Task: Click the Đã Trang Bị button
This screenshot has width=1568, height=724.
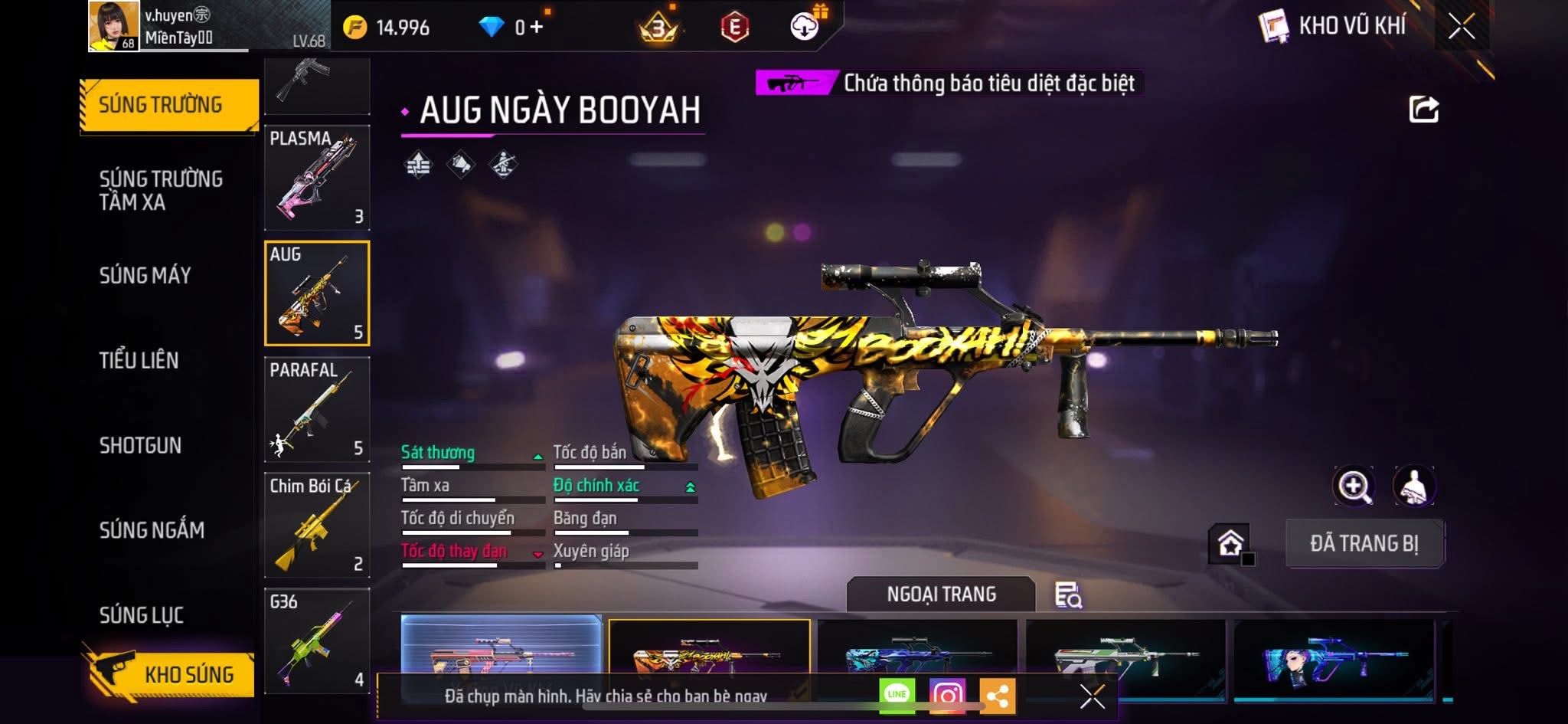Action: (x=1364, y=543)
